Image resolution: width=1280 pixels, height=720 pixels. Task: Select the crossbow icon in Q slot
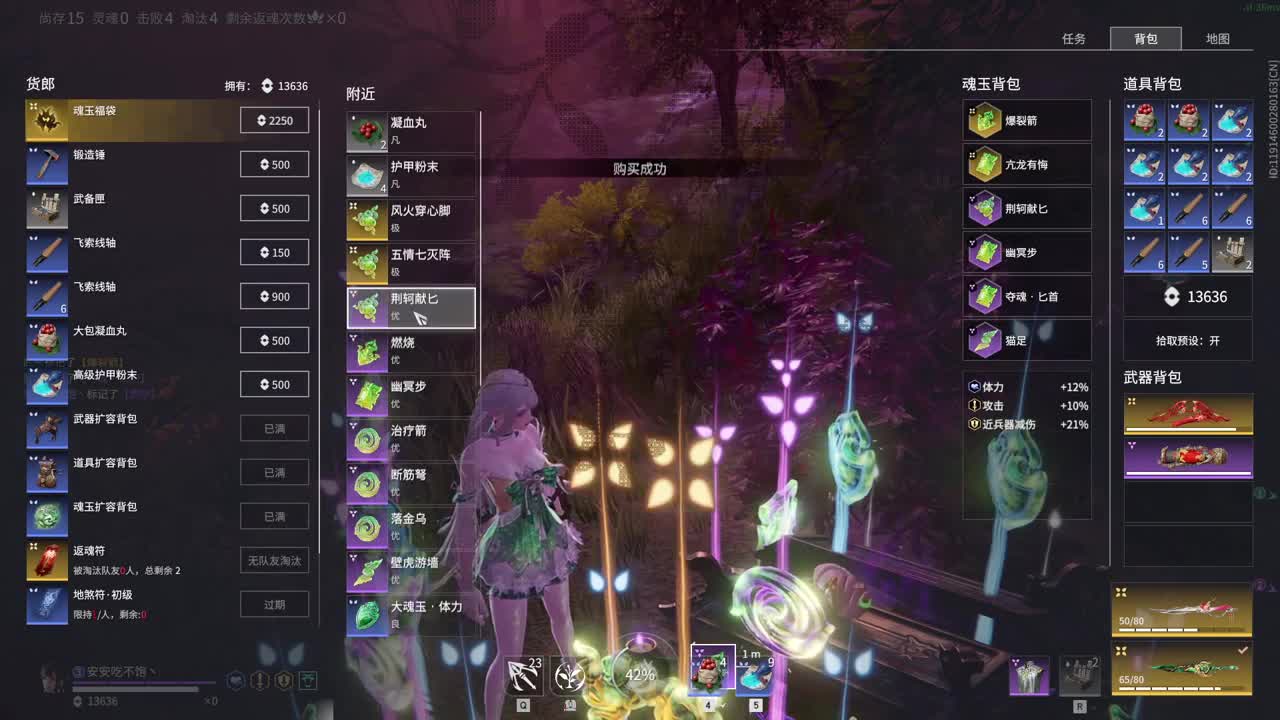pos(522,675)
